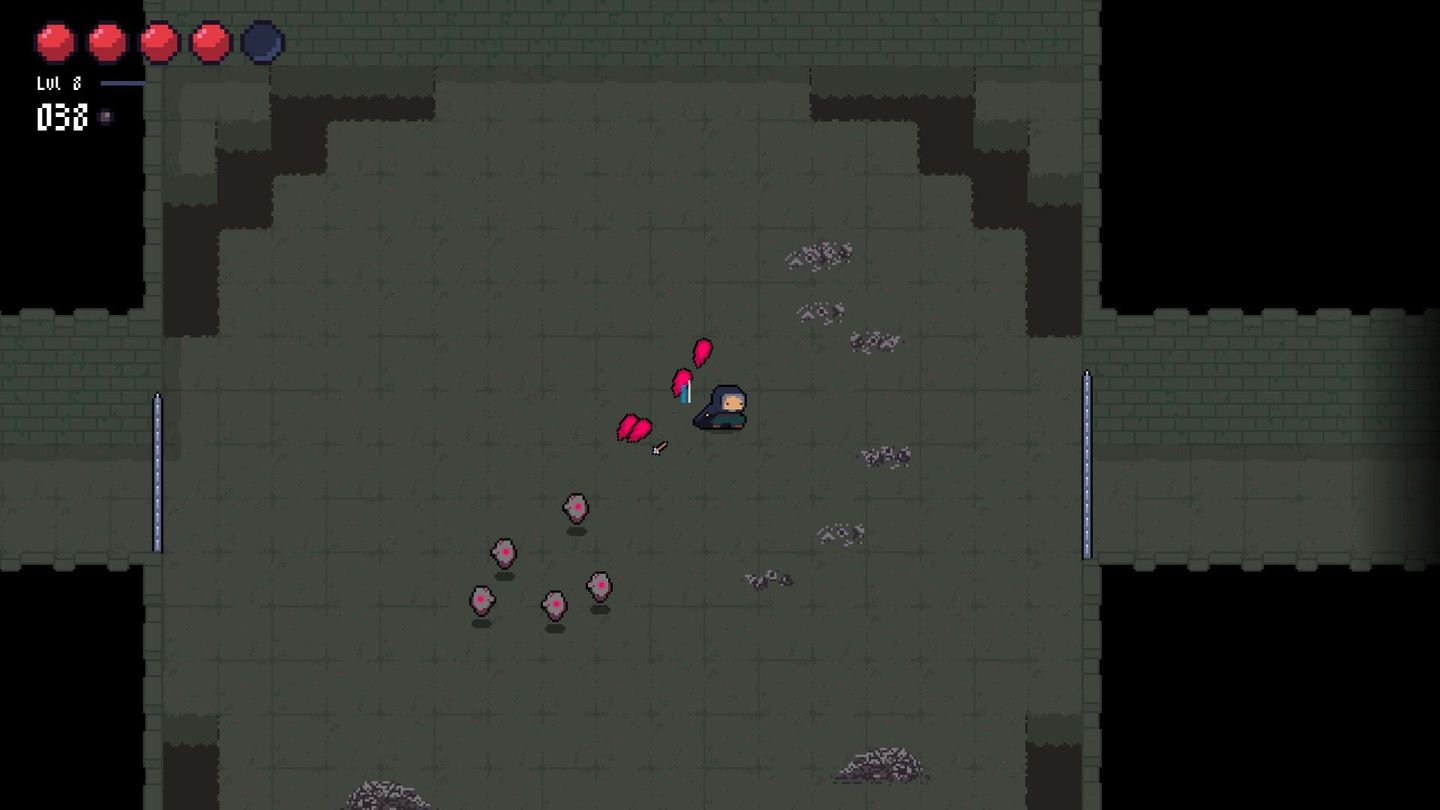Click the rubble pile near top right
The width and height of the screenshot is (1440, 810).
820,255
